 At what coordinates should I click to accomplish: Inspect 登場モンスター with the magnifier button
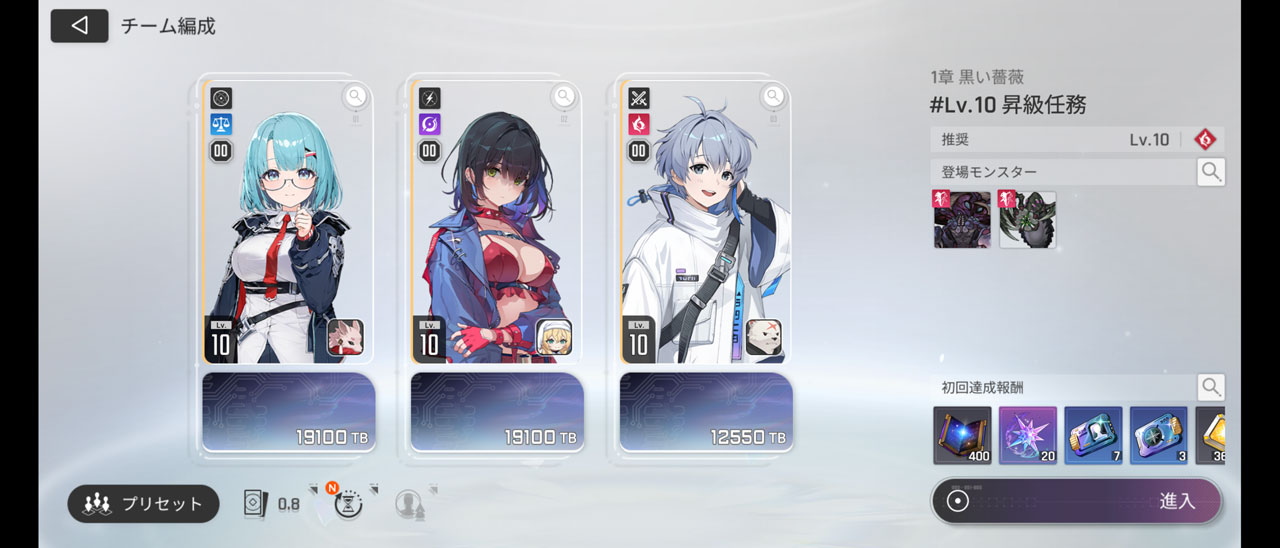tap(1211, 172)
